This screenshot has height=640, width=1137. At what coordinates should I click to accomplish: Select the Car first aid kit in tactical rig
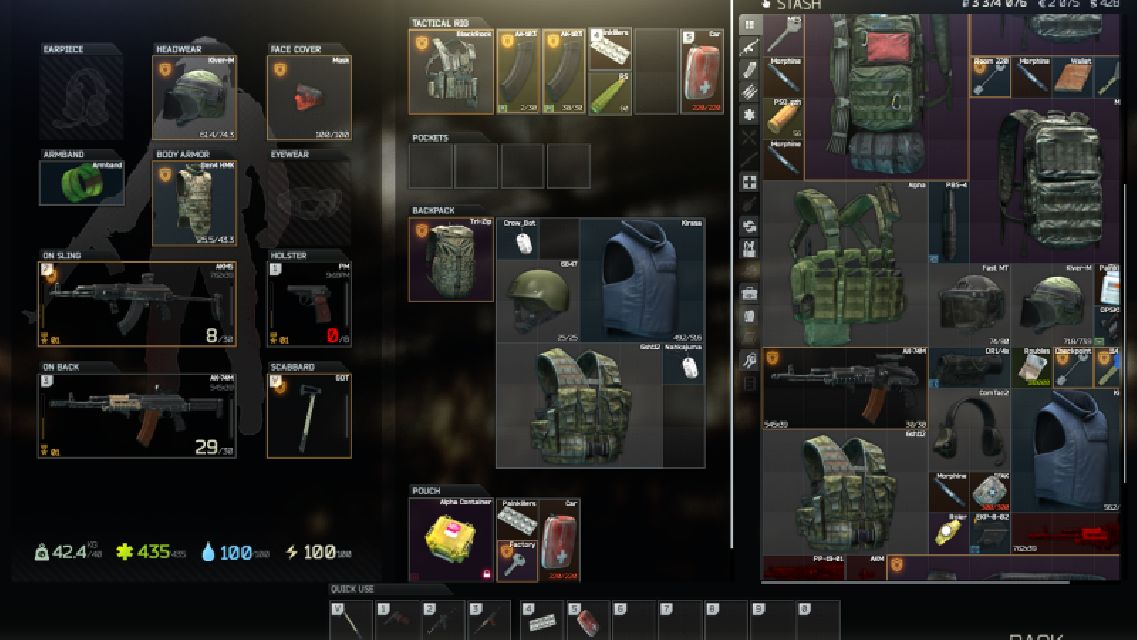pos(702,72)
